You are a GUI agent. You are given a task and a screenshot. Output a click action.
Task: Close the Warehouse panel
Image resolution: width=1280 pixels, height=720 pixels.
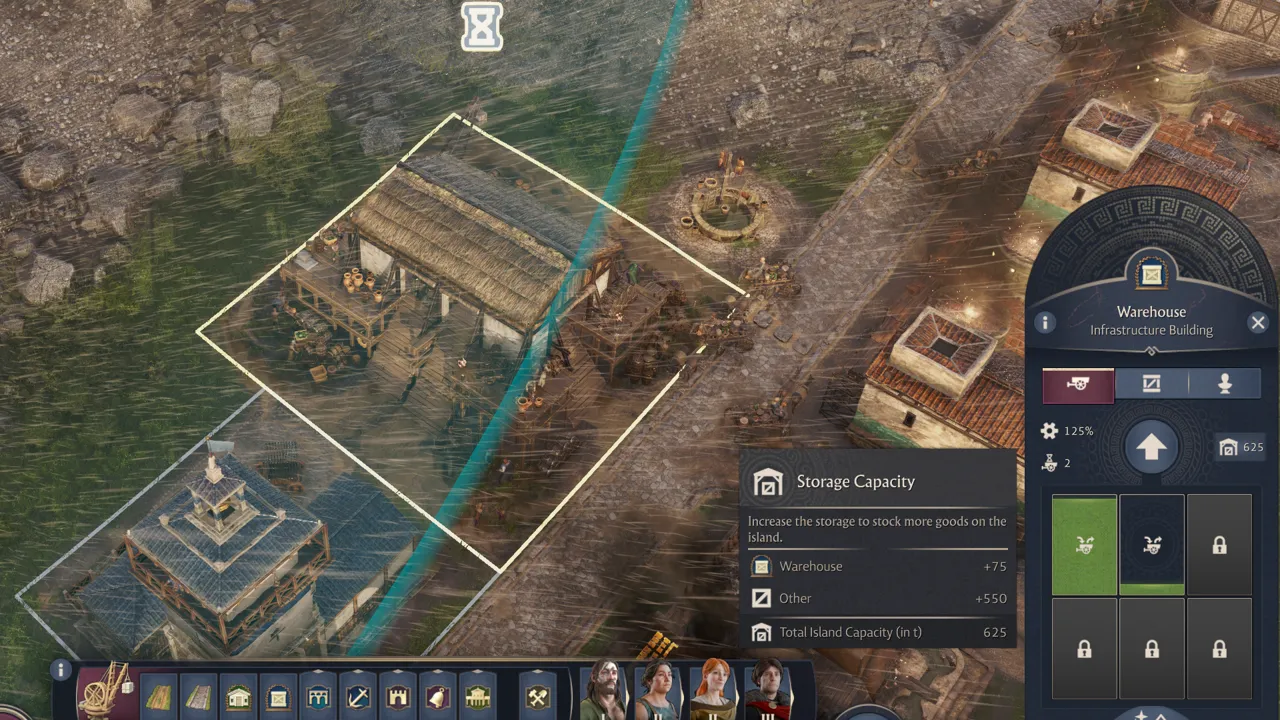(x=1258, y=322)
